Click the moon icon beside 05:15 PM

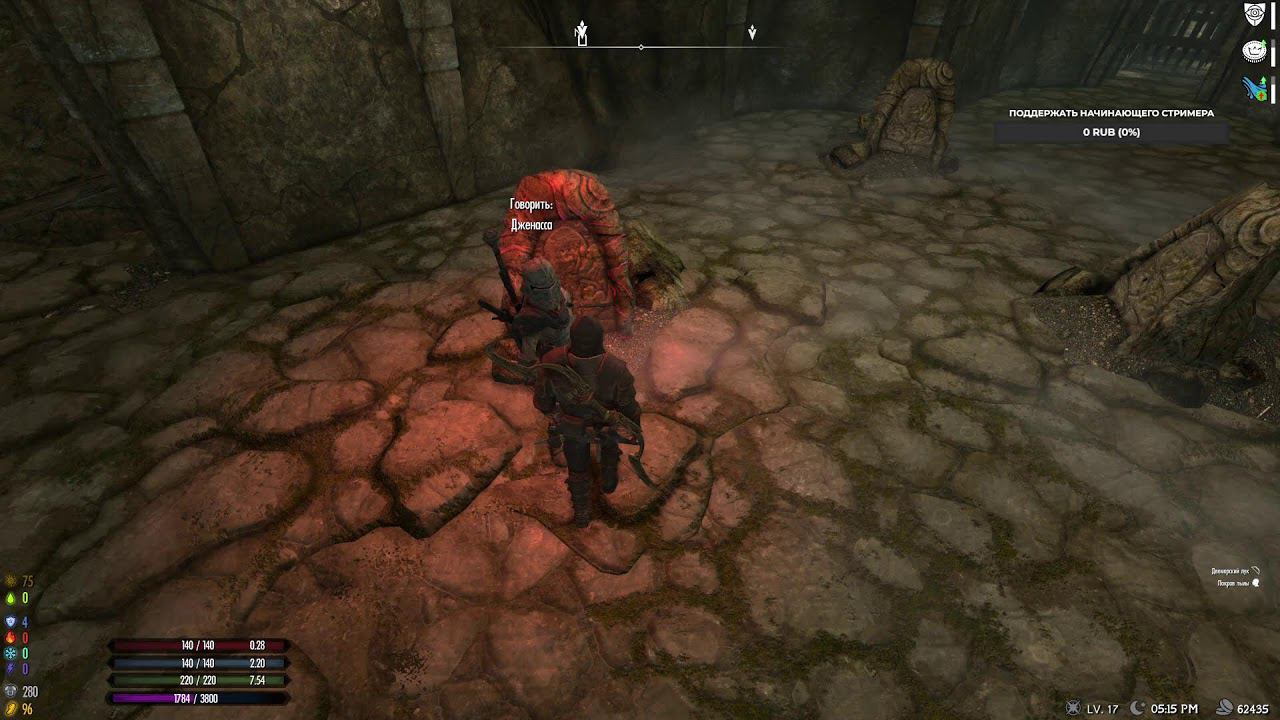tap(1137, 706)
